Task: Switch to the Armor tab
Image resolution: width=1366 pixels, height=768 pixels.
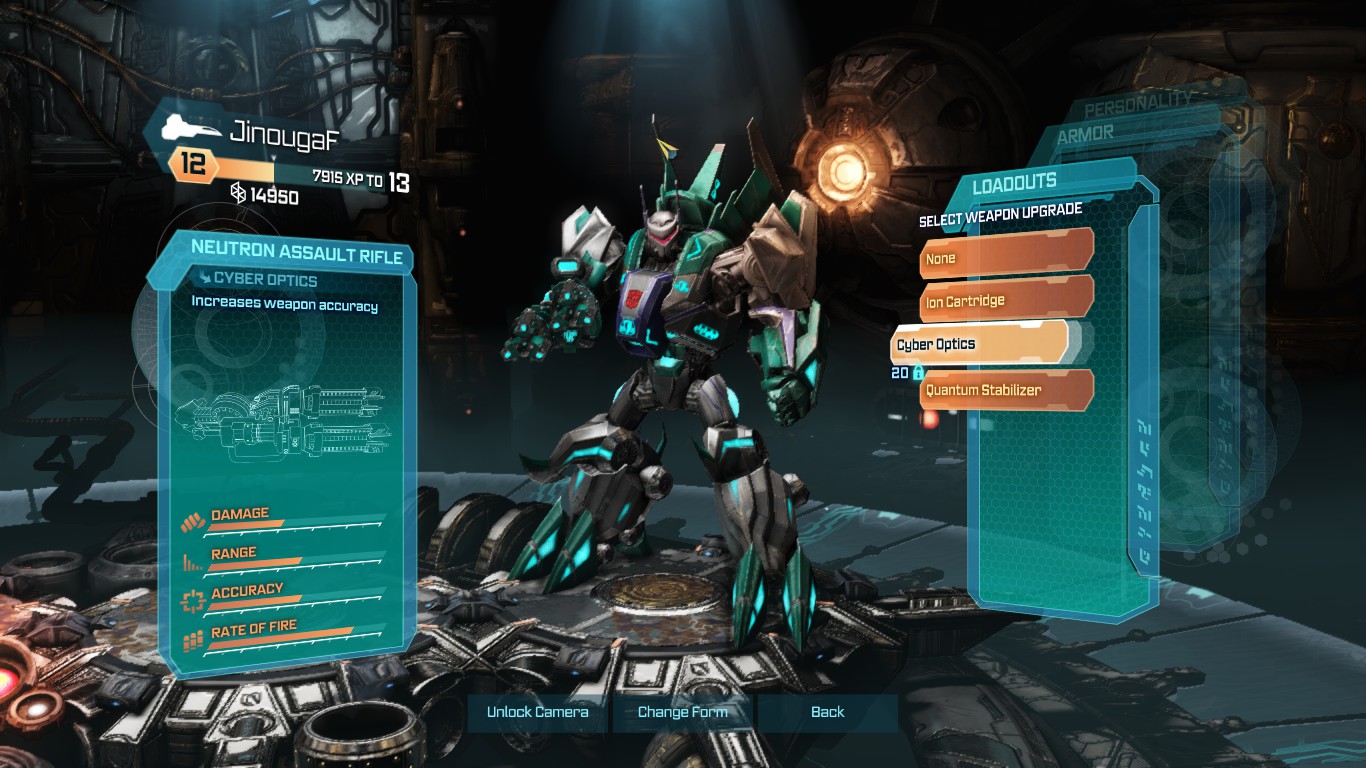Action: 1085,134
